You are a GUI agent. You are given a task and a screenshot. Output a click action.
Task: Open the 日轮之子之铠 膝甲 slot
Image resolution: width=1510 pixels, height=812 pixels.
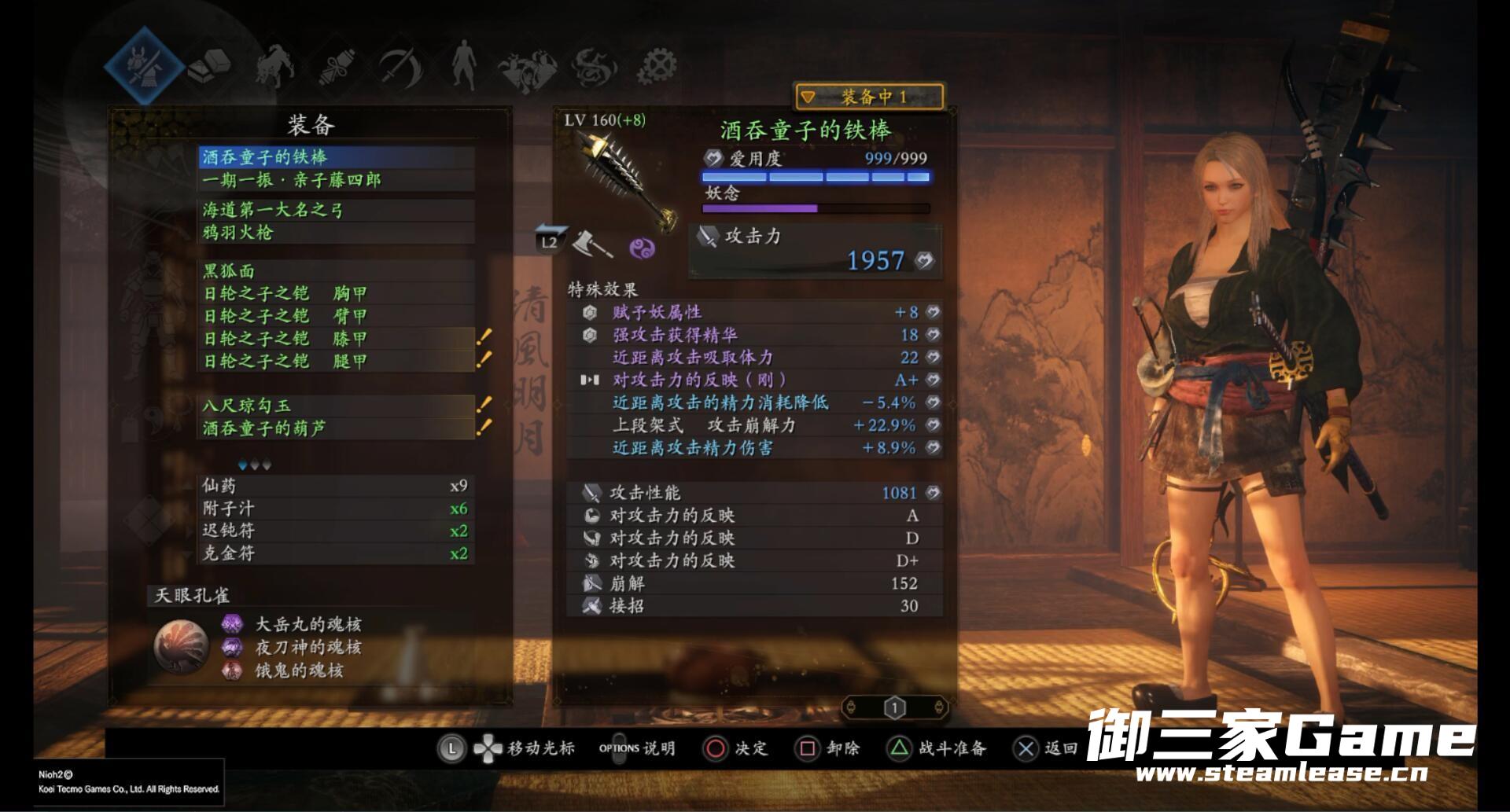[337, 339]
